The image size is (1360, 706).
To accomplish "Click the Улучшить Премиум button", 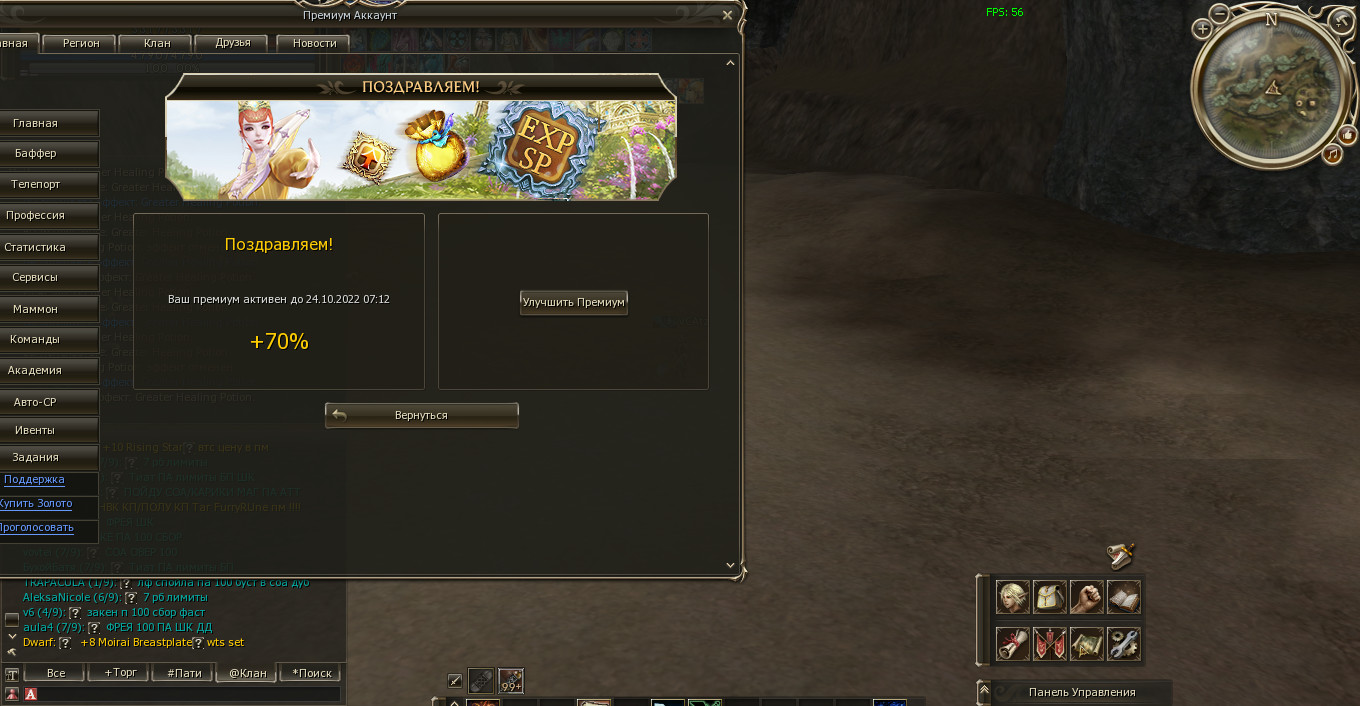I will click(x=574, y=302).
